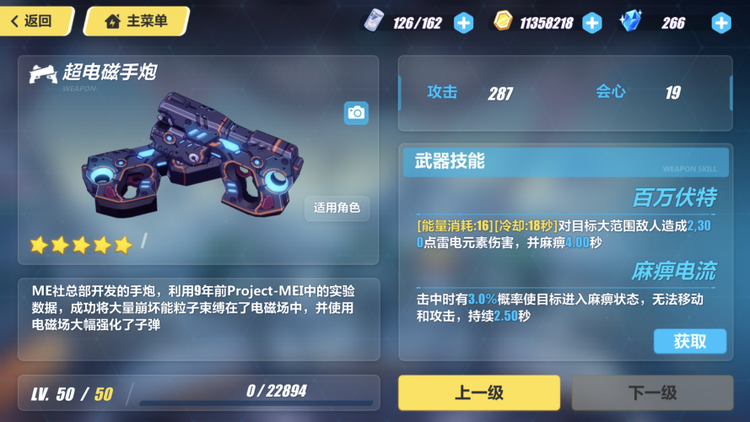
Task: Select the 下一级 next level button
Action: point(652,393)
